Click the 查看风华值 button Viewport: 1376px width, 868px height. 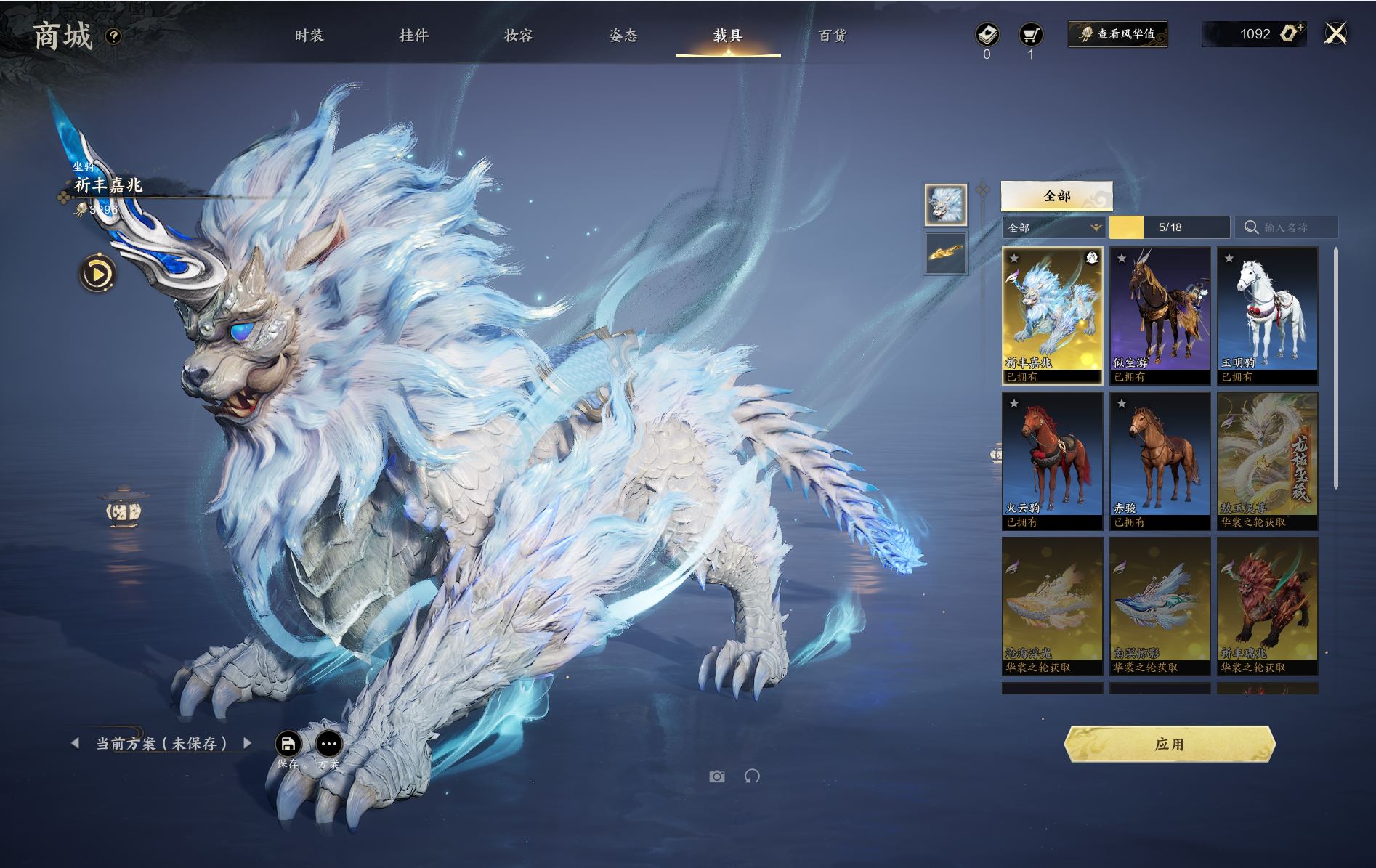tap(1117, 34)
